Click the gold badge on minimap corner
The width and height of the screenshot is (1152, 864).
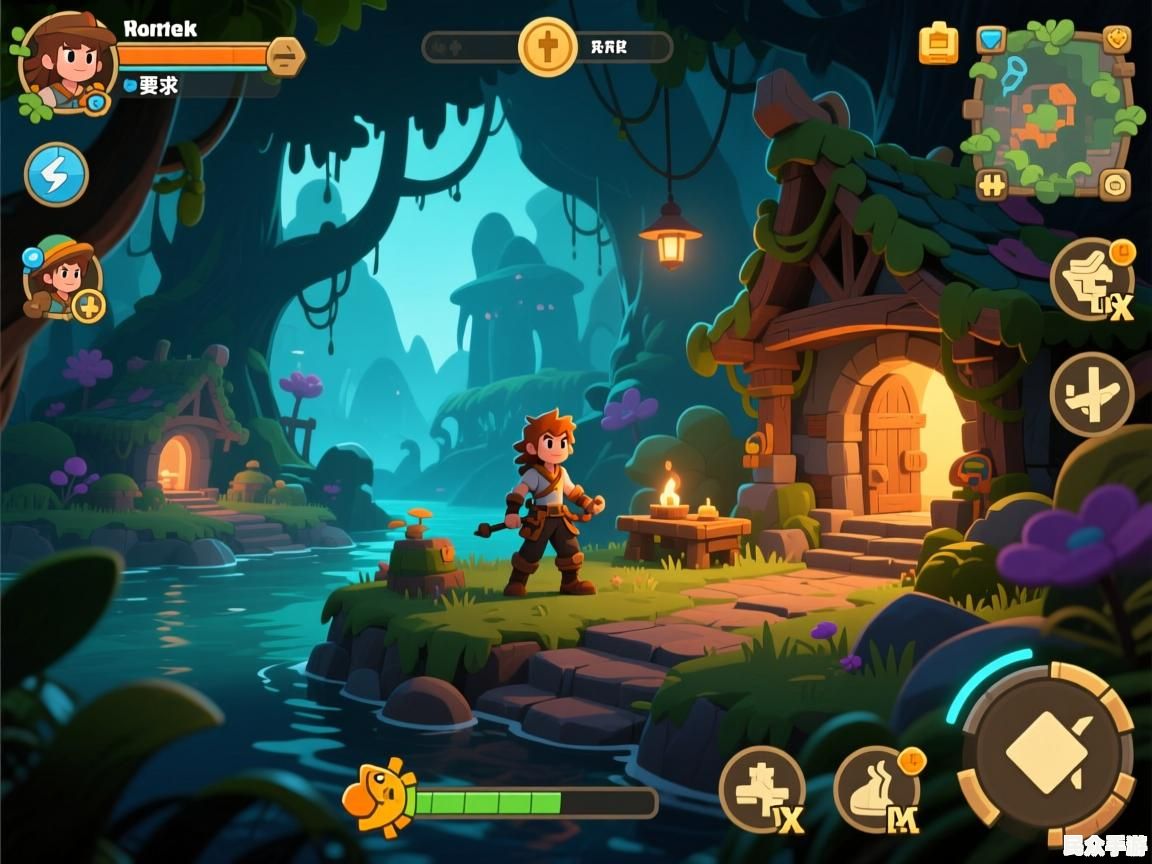pyautogui.click(x=1117, y=39)
